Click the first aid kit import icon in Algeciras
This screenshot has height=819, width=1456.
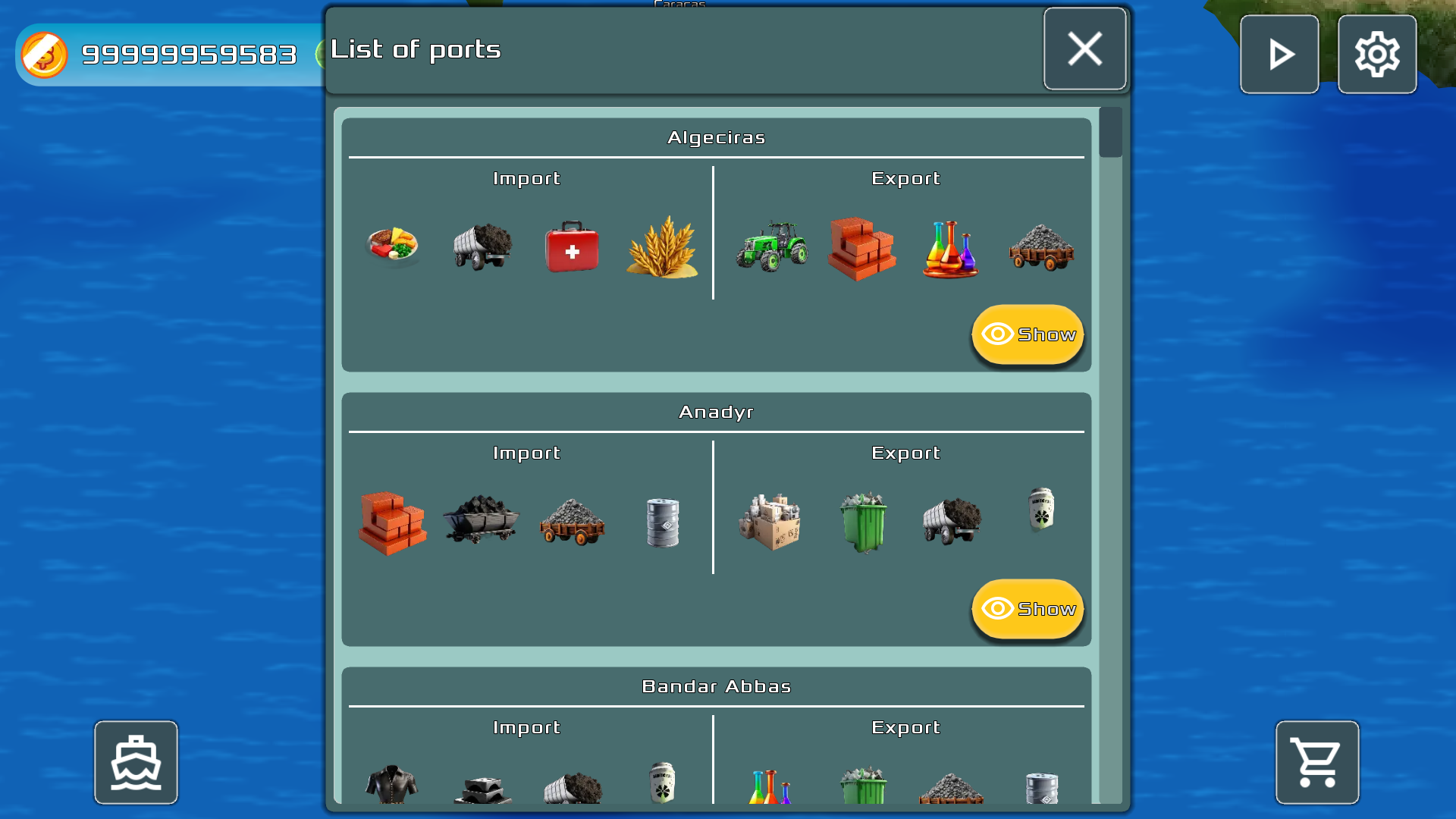(x=573, y=248)
